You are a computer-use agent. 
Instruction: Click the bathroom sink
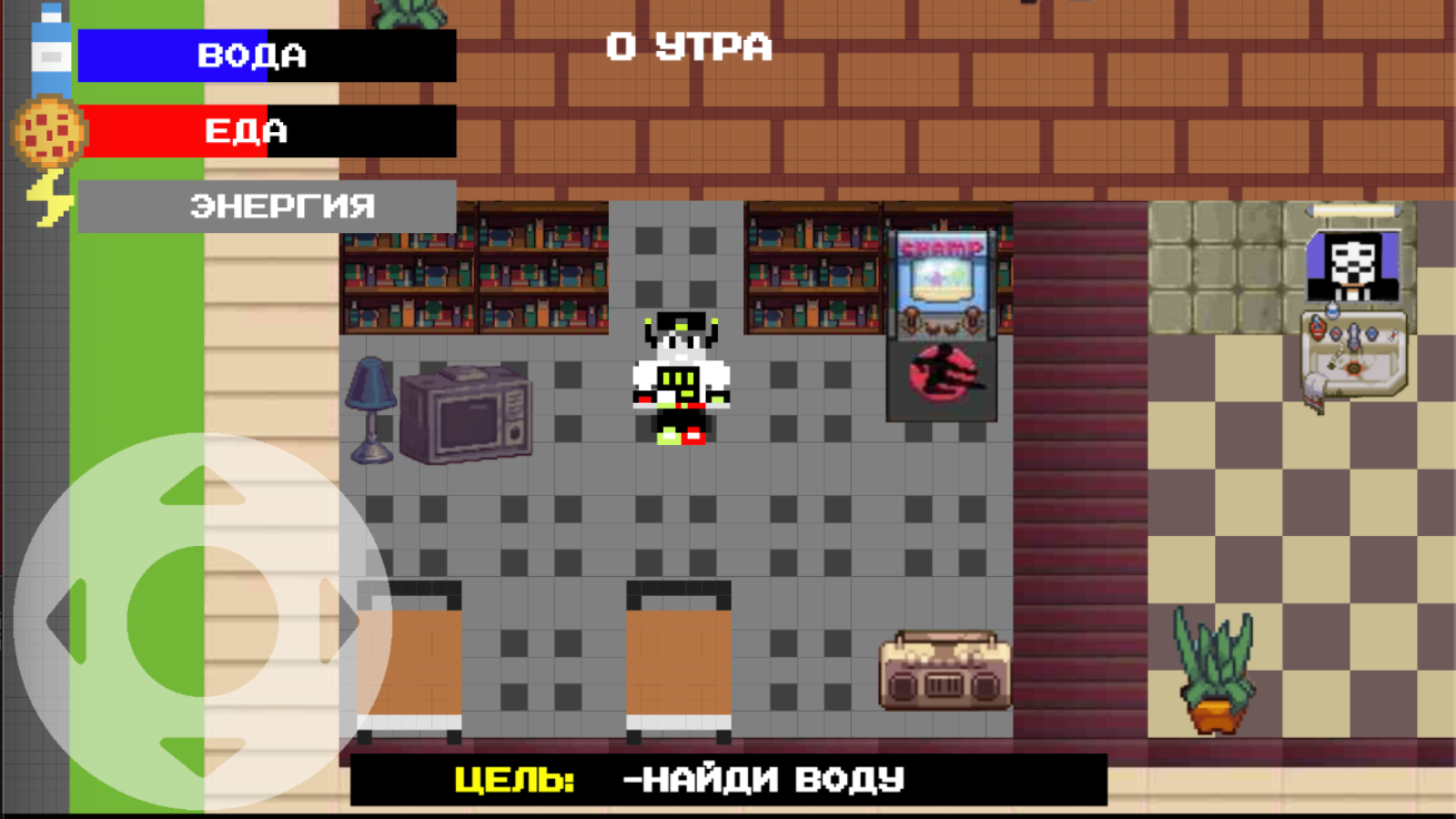click(x=1353, y=355)
